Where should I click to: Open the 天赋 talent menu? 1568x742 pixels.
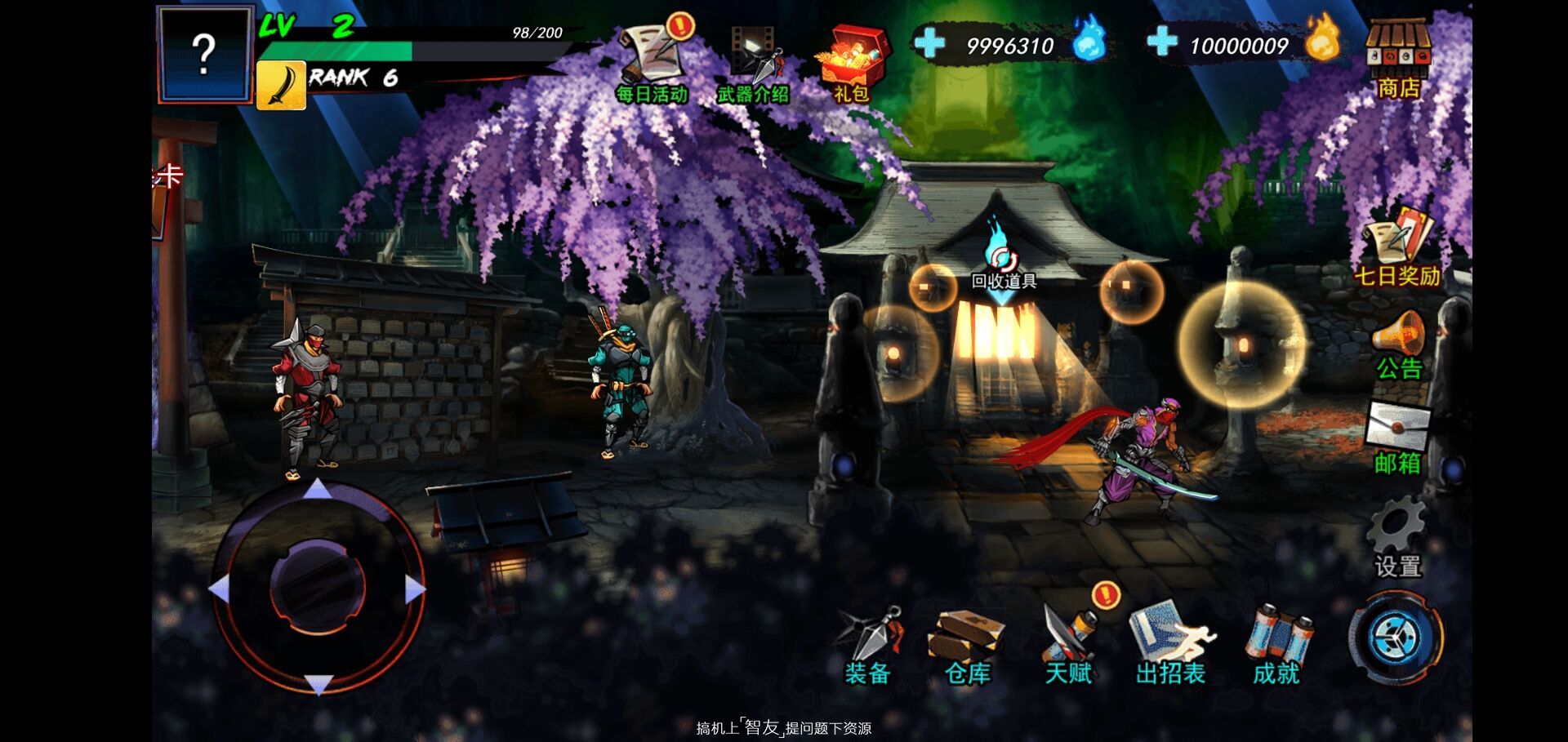[1069, 645]
